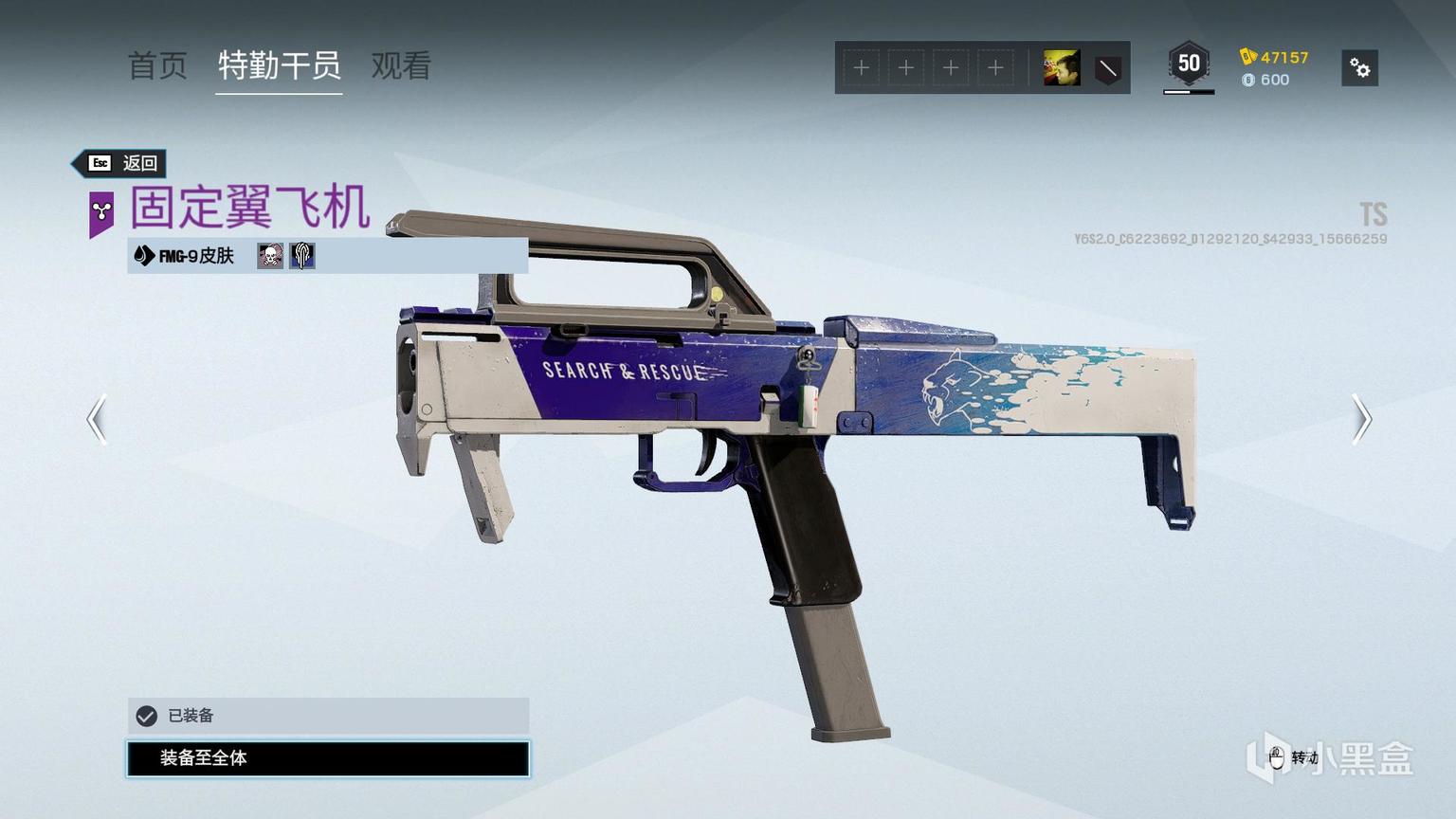Select the 已装备 equipped checkmark row
This screenshot has height=819, width=1456.
[x=328, y=716]
